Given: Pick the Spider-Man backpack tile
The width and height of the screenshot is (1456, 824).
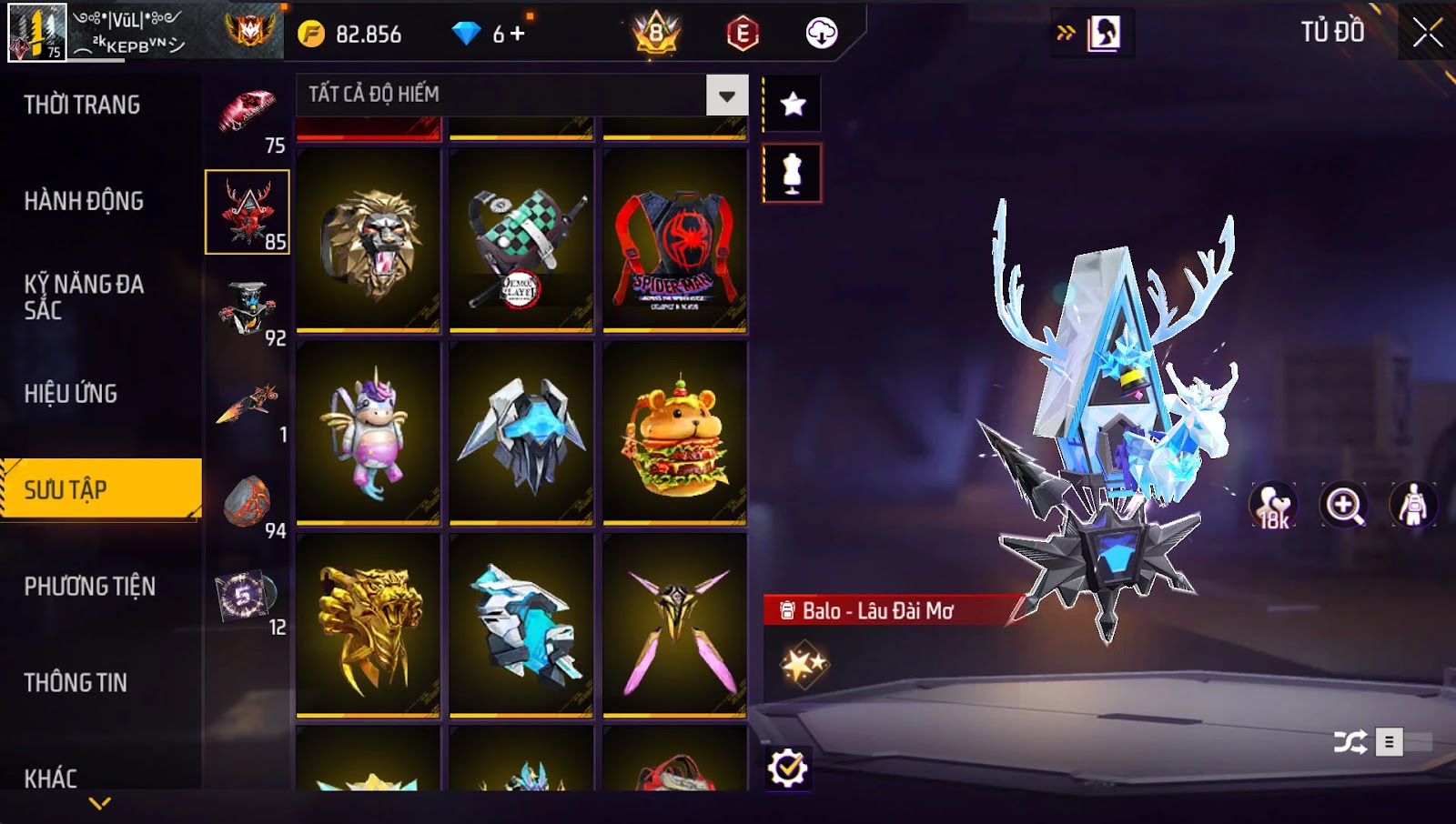Looking at the screenshot, I should point(674,240).
